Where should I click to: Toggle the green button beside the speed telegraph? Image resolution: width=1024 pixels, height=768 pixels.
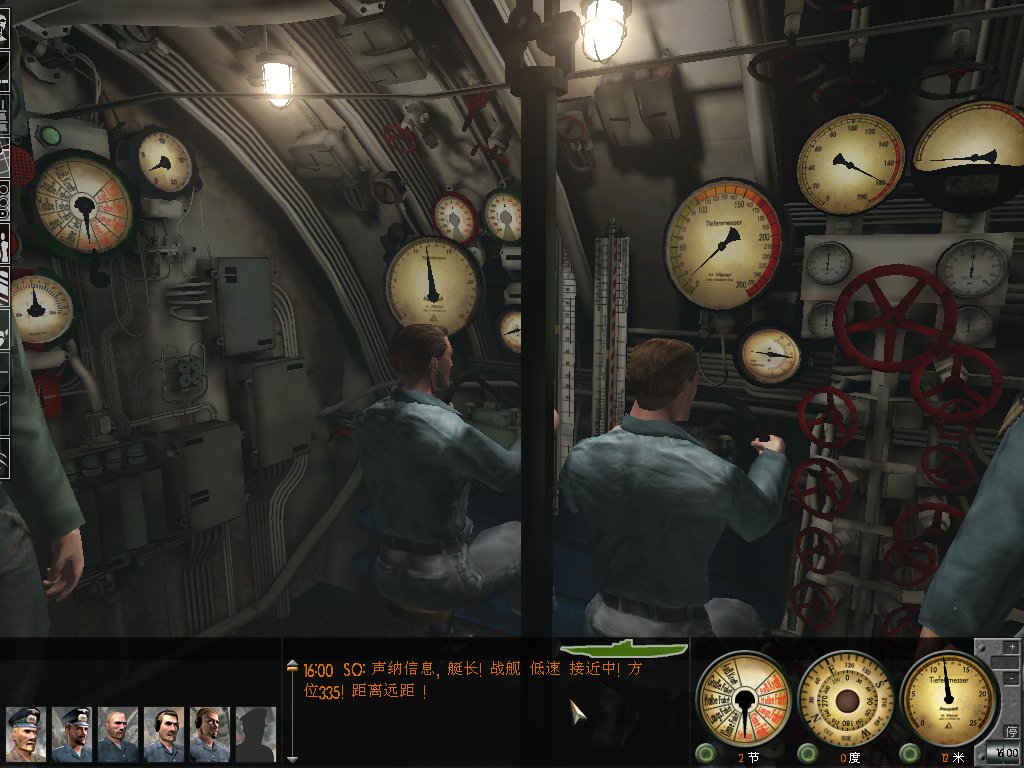[x=706, y=753]
